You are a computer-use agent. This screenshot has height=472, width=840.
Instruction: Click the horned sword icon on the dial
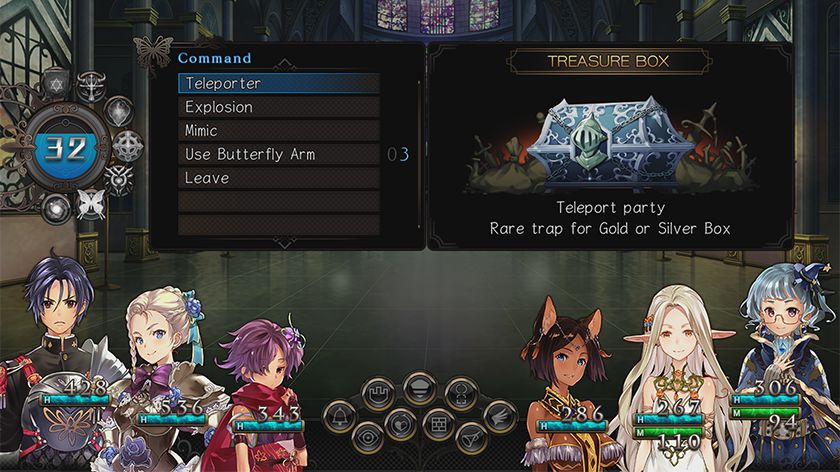[91, 85]
